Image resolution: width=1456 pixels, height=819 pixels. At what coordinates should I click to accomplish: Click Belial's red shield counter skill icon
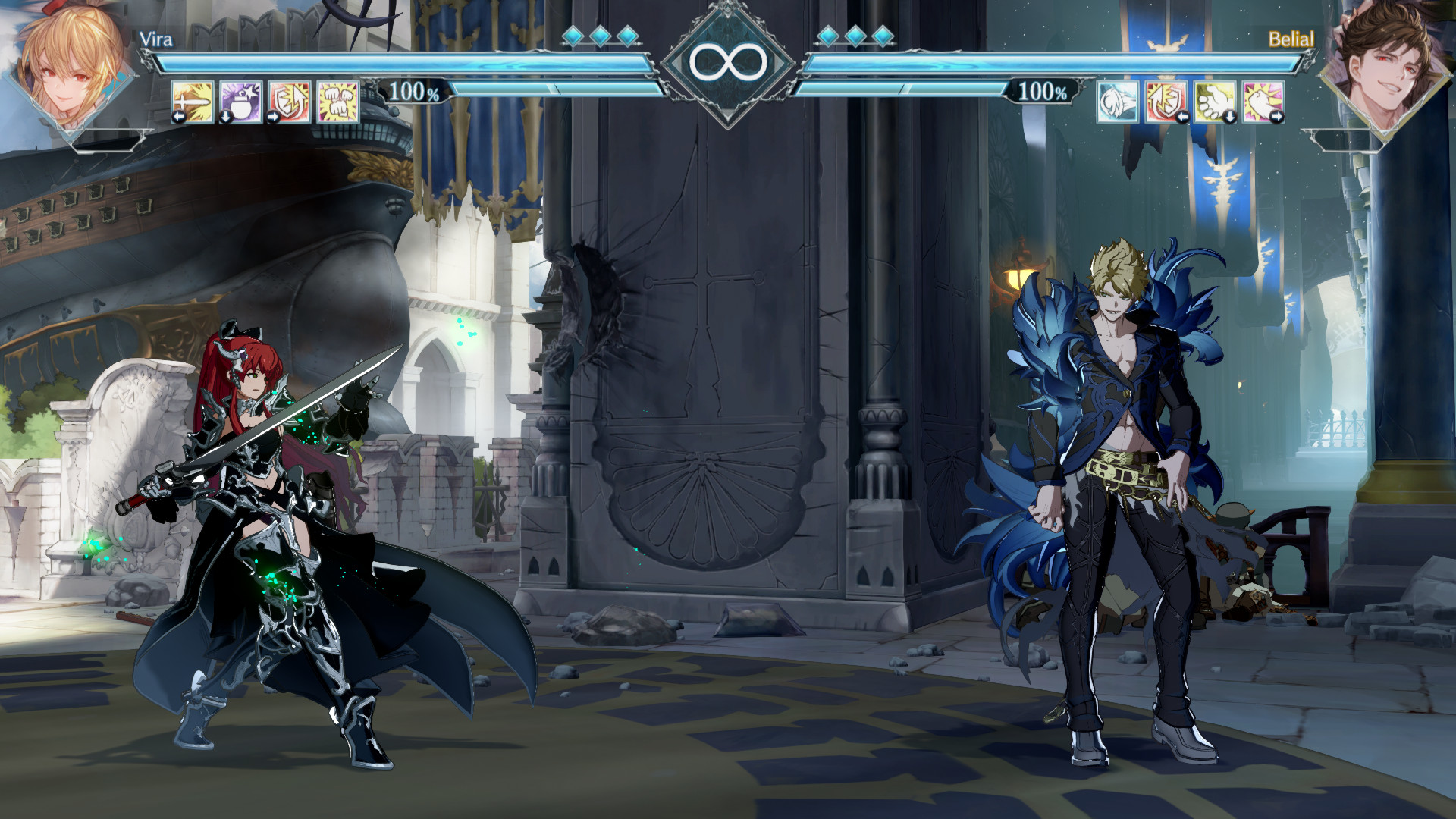tap(1166, 102)
